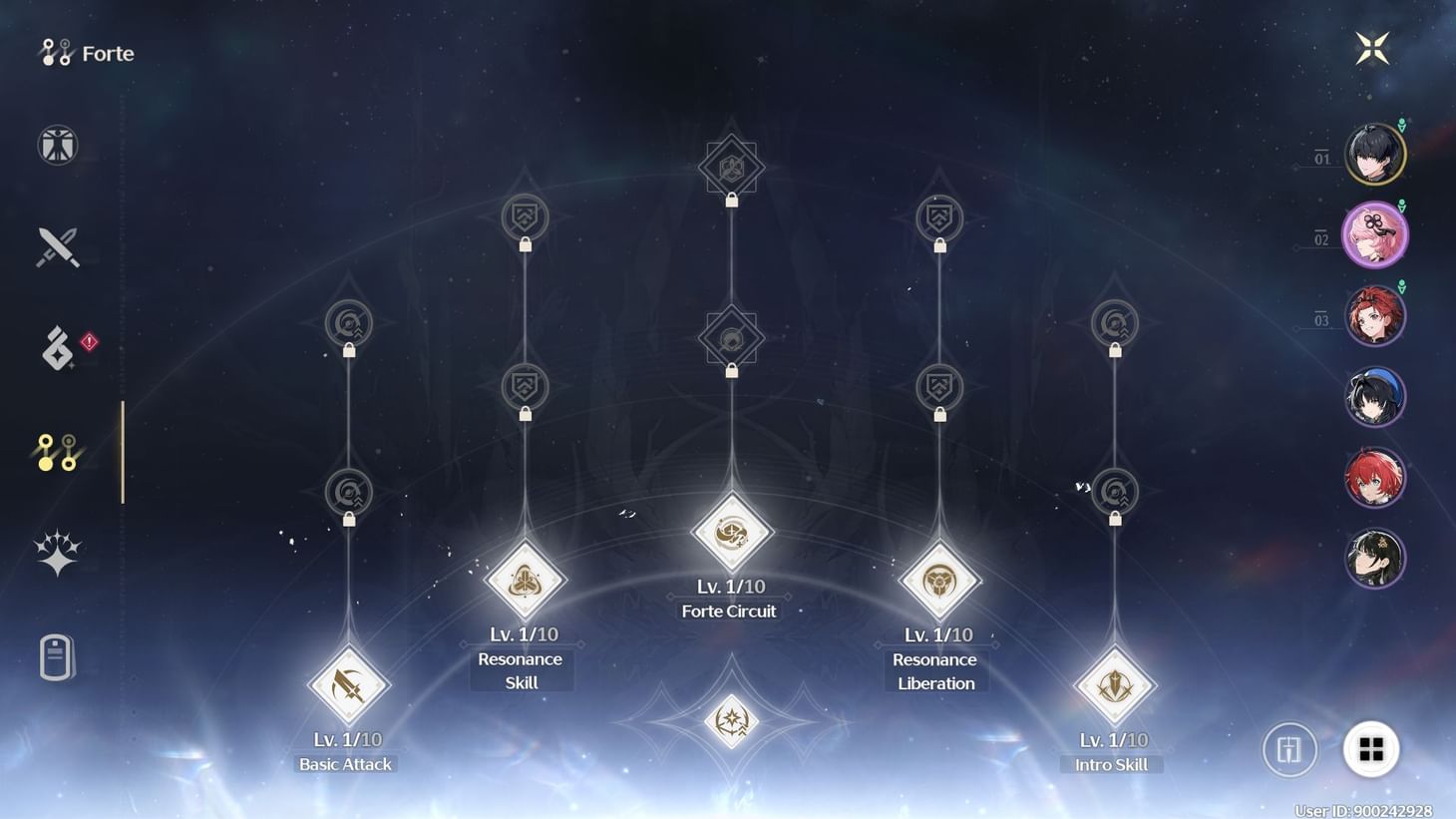Open the grid menu button bottom right
The height and width of the screenshot is (819, 1456).
click(1373, 749)
